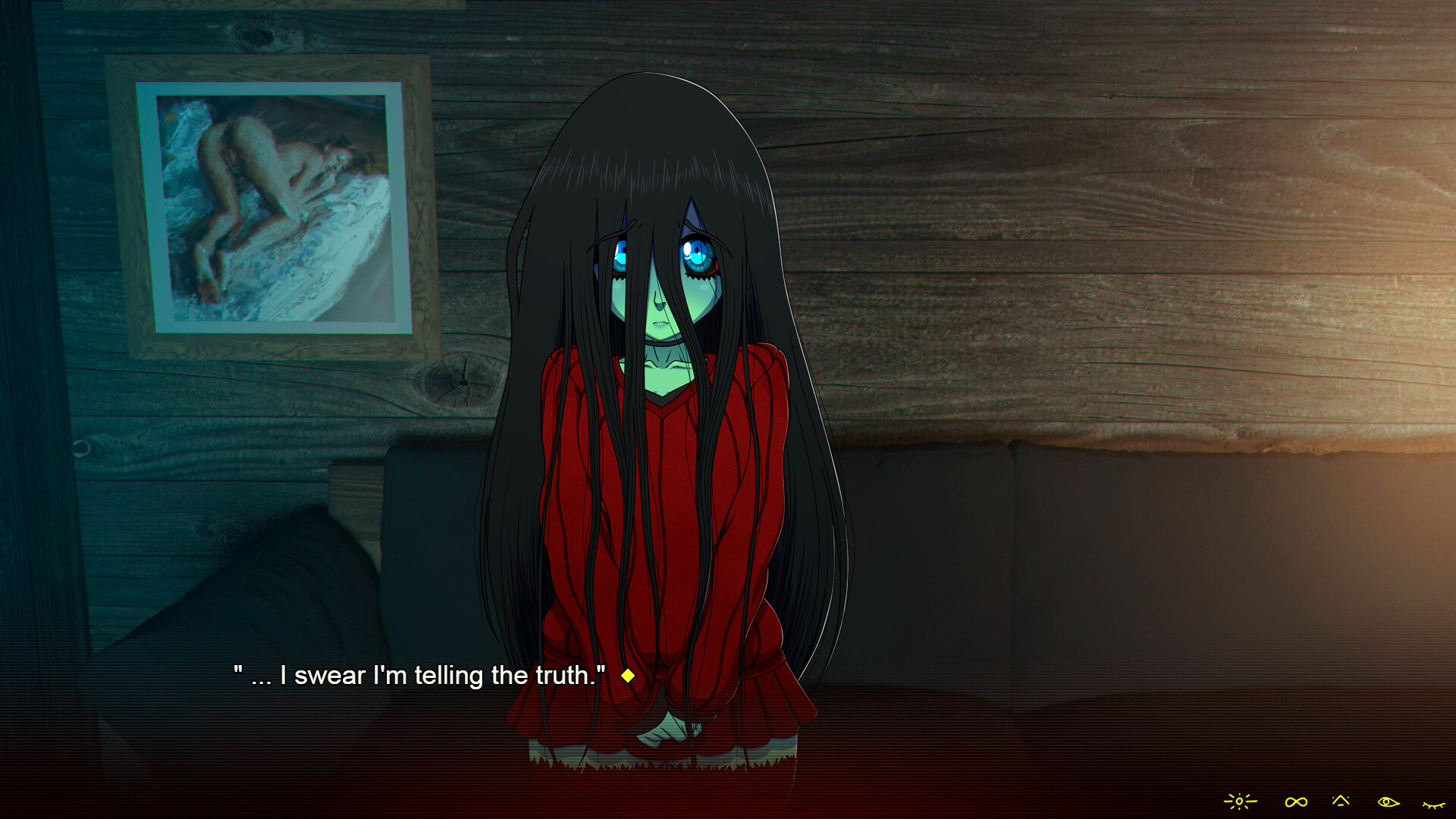Select the sun icon in the quick menu
Image resolution: width=1456 pixels, height=819 pixels.
point(1240,802)
